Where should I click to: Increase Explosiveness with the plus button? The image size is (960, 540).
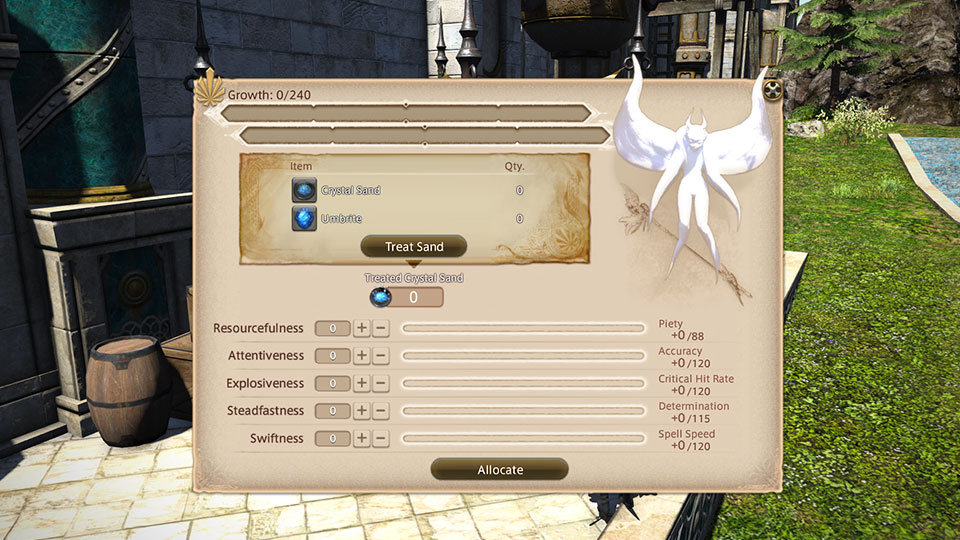tap(362, 383)
